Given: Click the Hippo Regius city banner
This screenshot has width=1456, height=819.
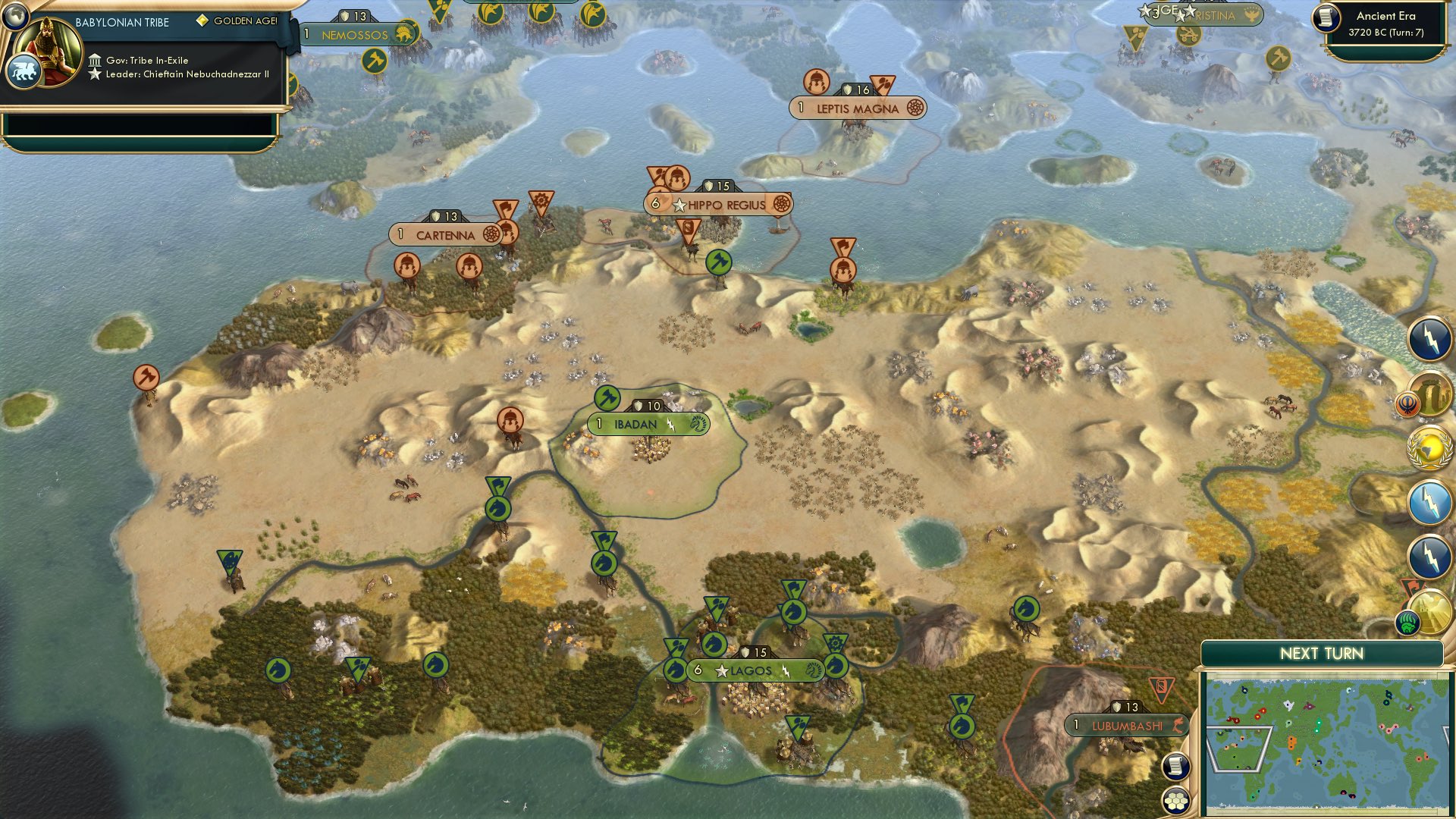Looking at the screenshot, I should 719,203.
